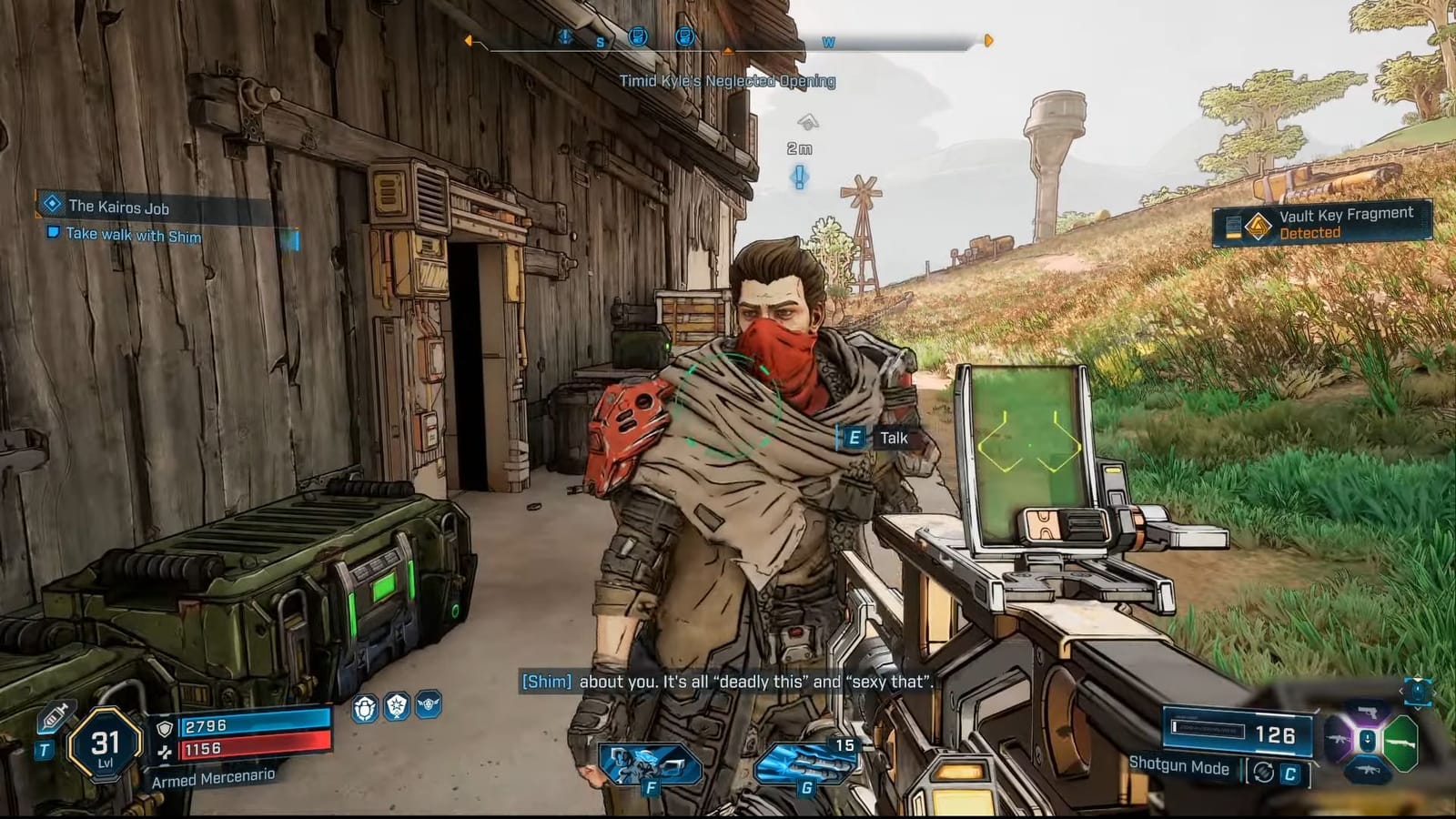Click the T action skill key badge
This screenshot has width=1456, height=819.
45,748
